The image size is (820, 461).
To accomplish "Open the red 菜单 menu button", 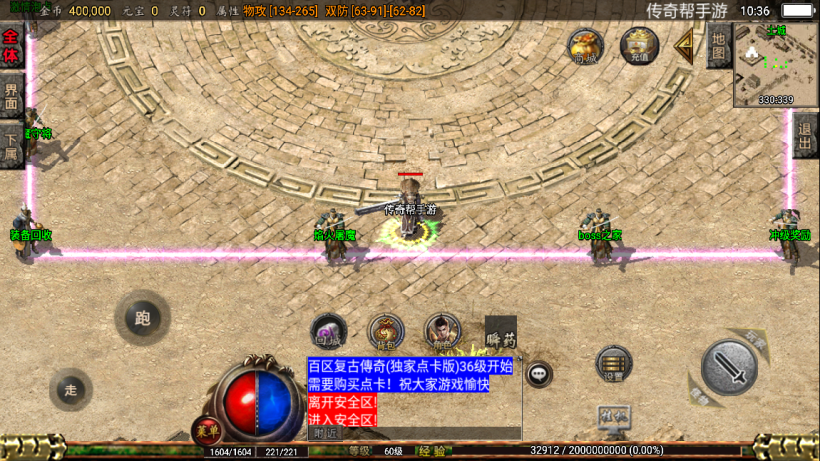I will [x=206, y=431].
